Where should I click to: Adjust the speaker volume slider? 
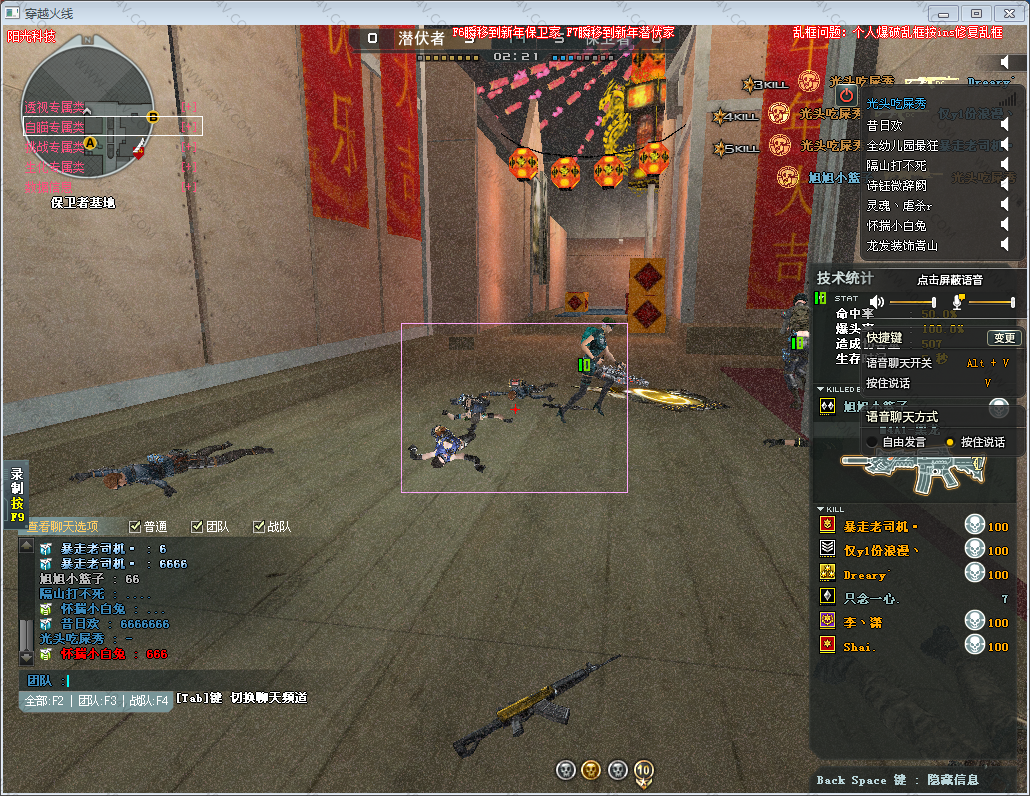click(x=912, y=302)
